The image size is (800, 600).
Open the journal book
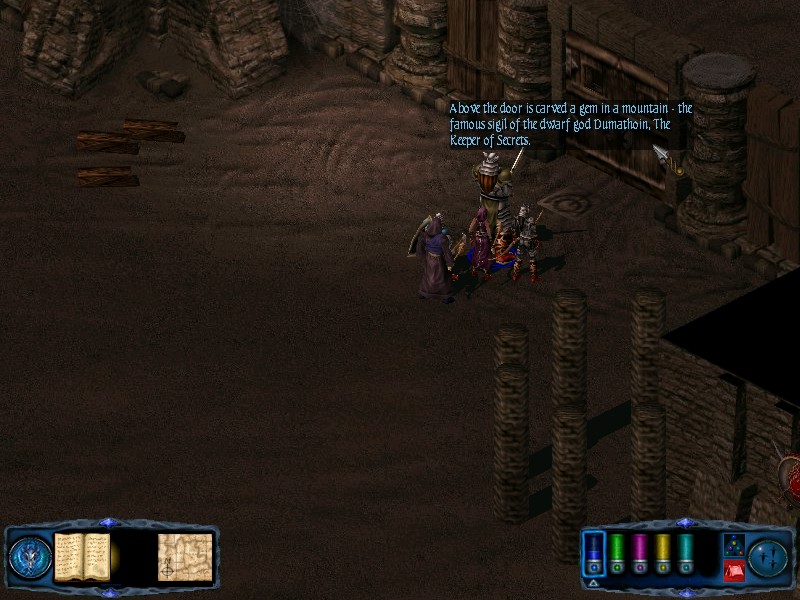point(82,556)
